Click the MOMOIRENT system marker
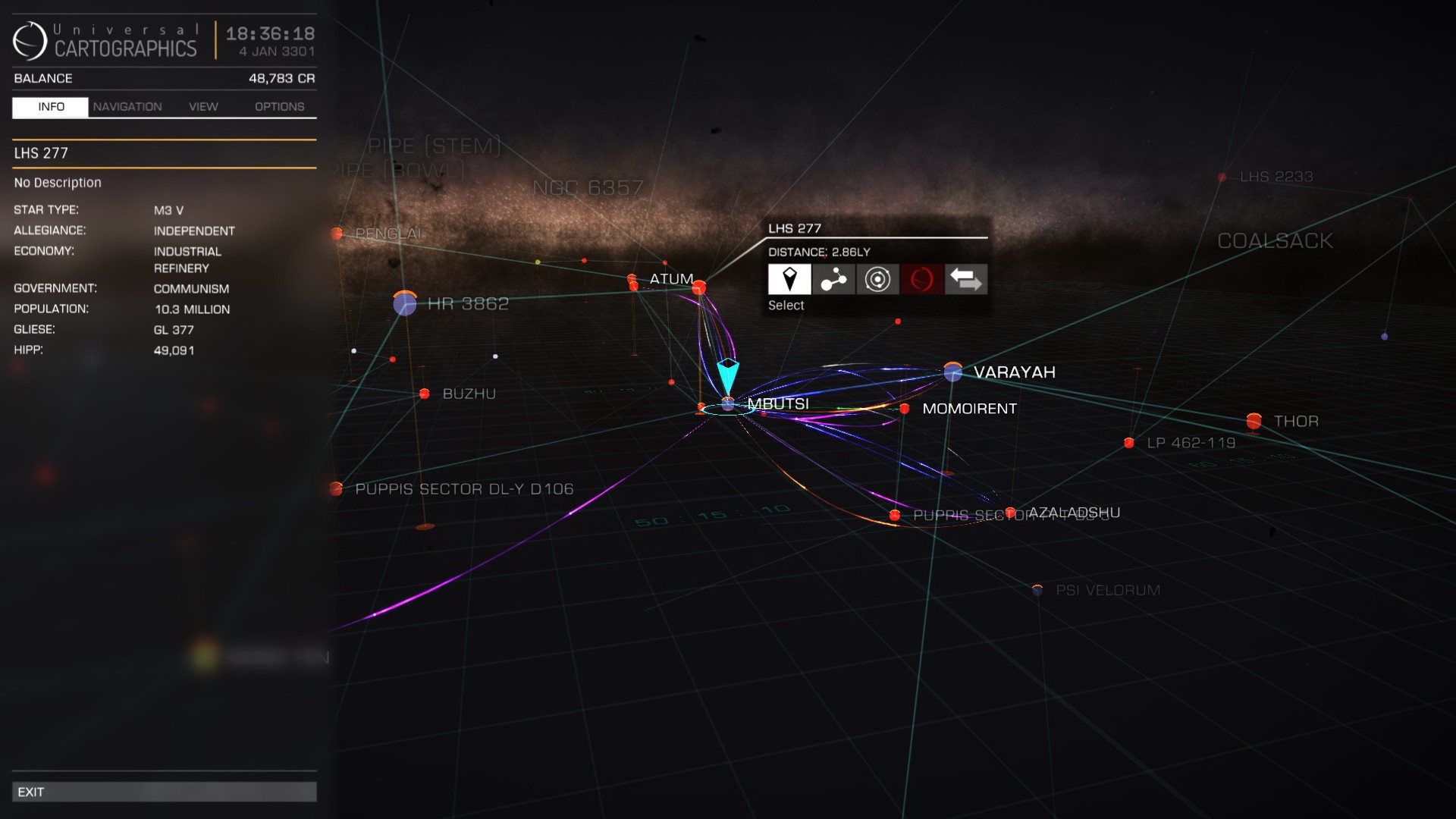The width and height of the screenshot is (1456, 819). pos(903,409)
